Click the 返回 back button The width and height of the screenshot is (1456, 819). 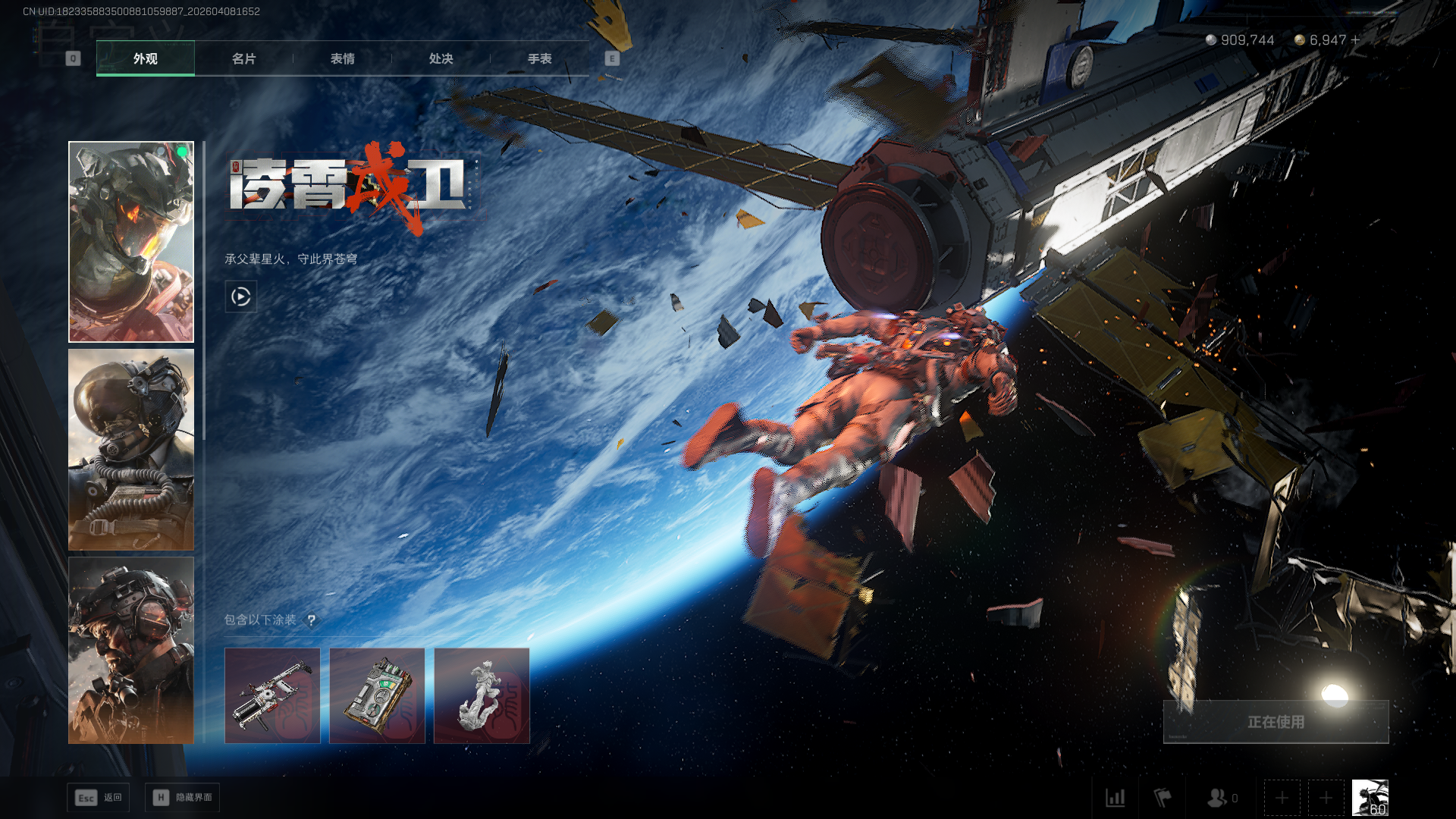tap(99, 798)
